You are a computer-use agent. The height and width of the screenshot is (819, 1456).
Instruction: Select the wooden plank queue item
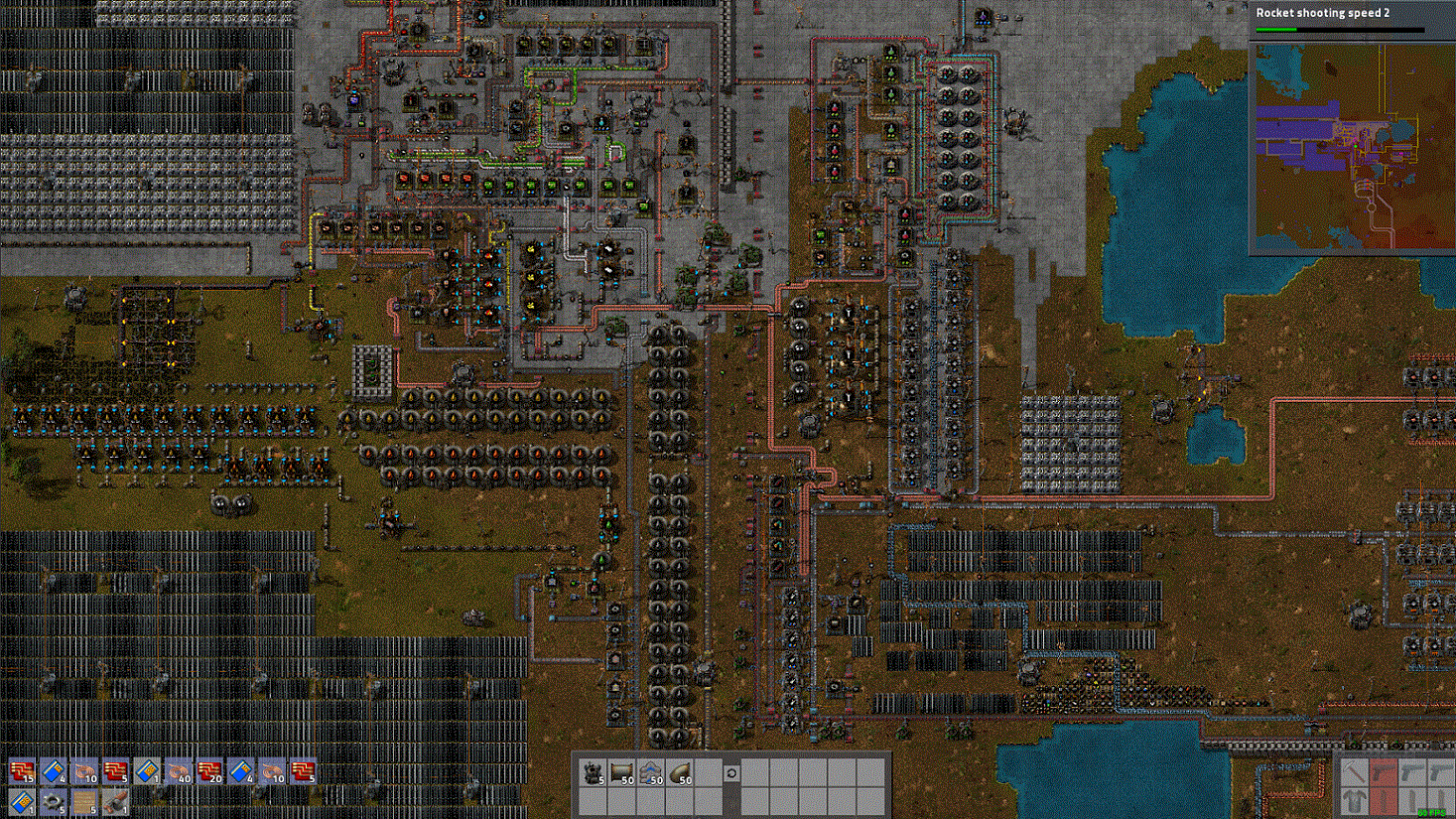pyautogui.click(x=84, y=802)
